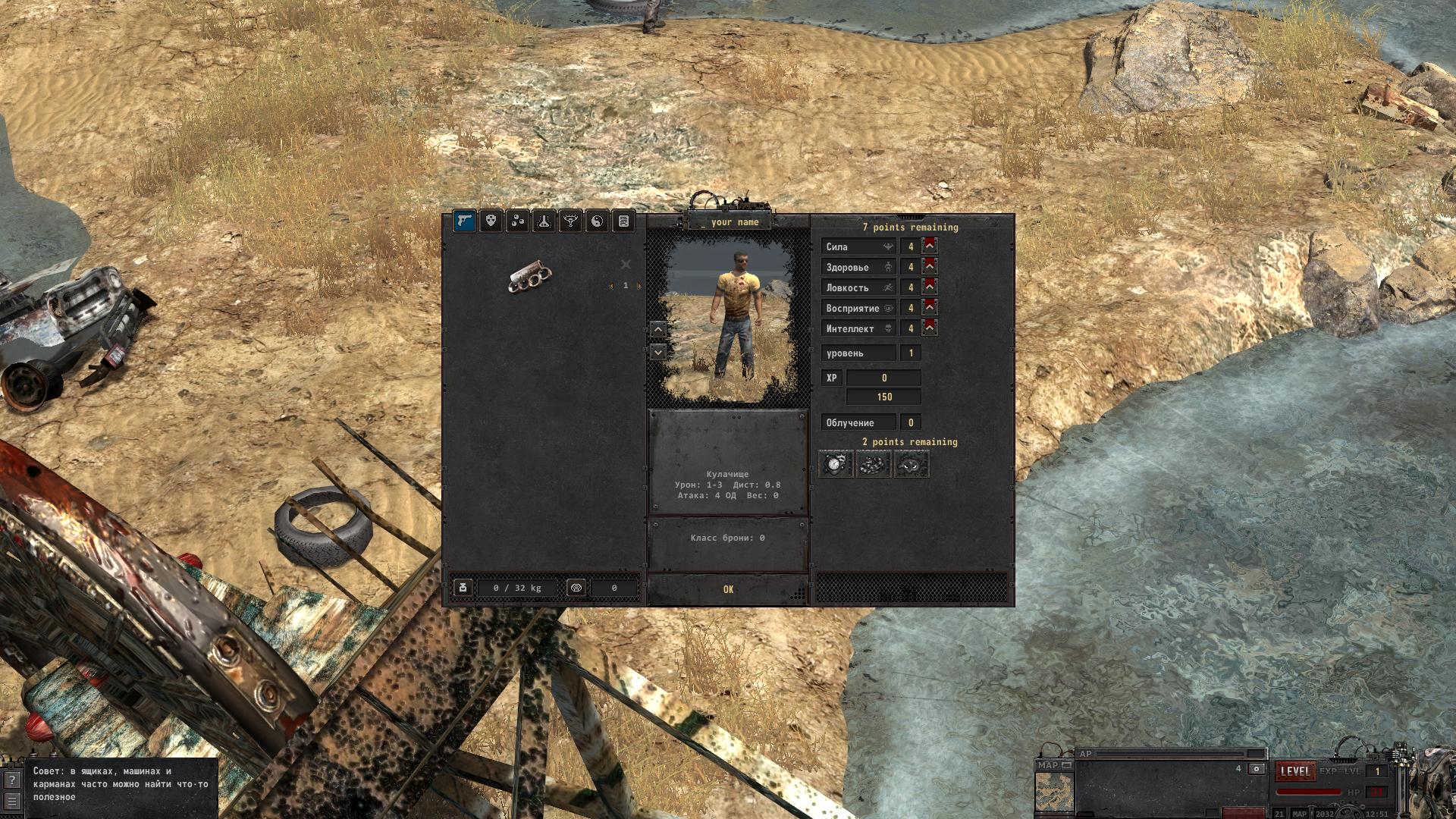Raise the Здоровье attribute

pyautogui.click(x=930, y=266)
